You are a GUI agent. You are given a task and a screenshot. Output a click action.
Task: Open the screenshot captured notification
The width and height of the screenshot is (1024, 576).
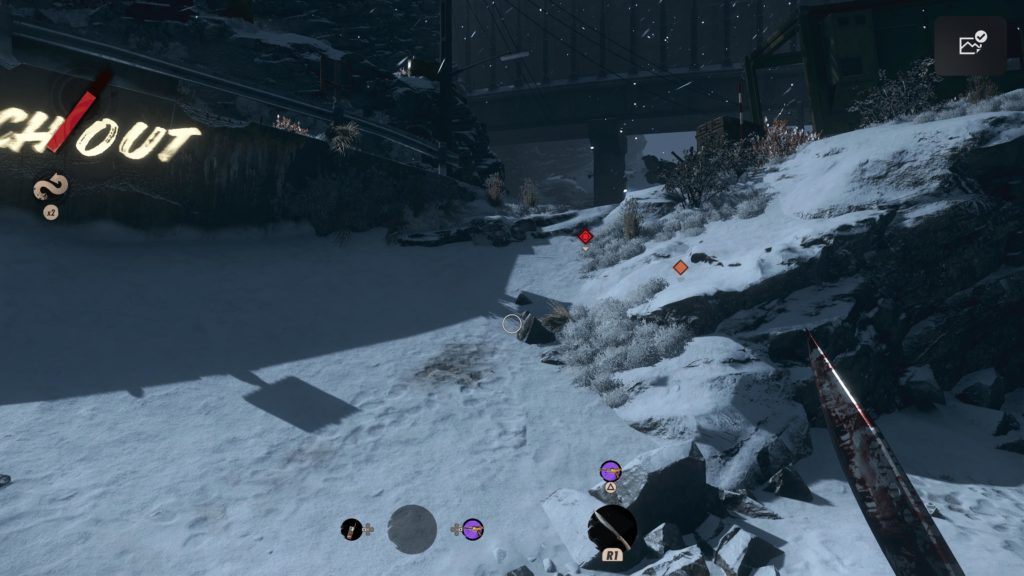pos(970,45)
